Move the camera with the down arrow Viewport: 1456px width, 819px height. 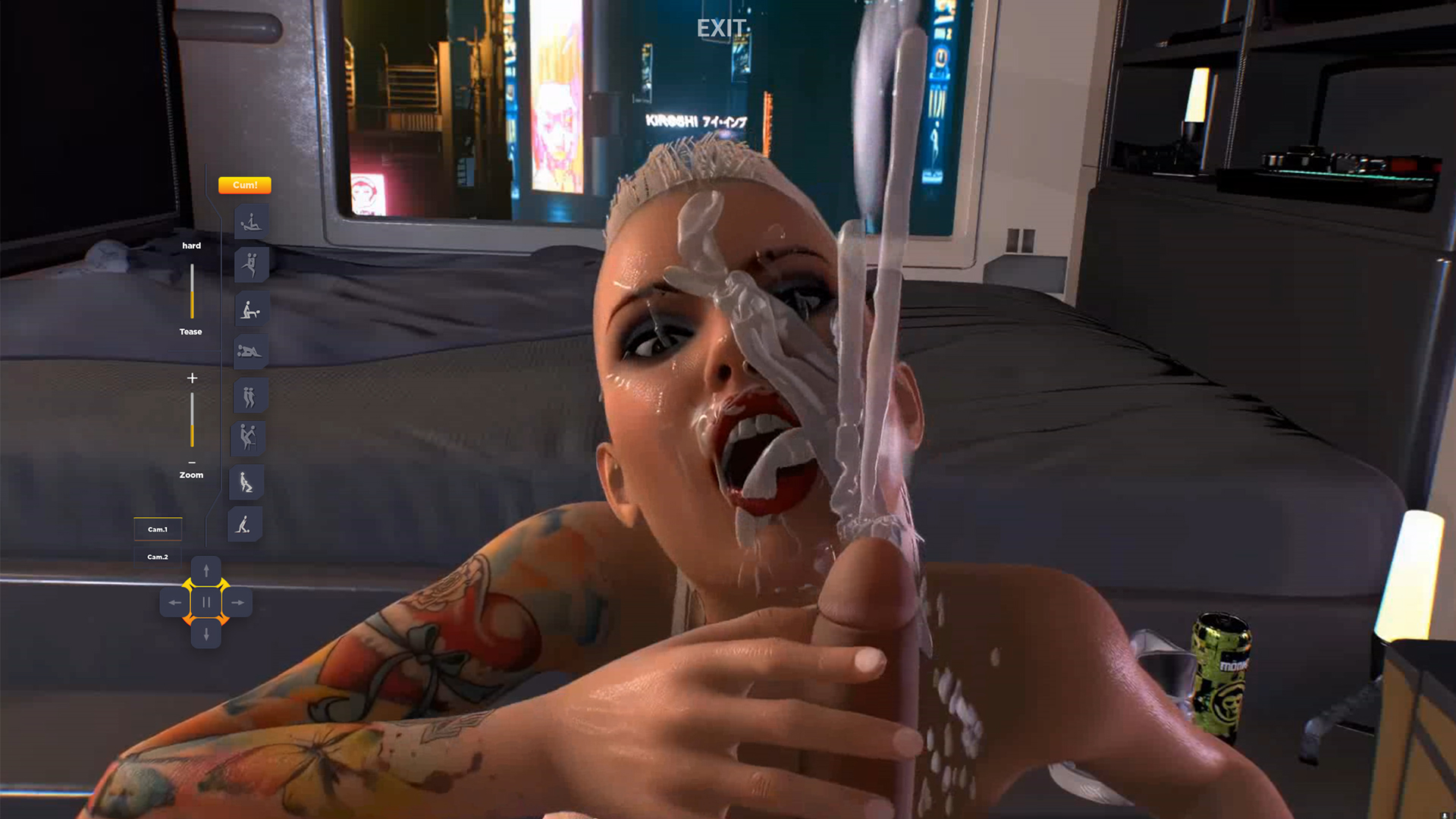(x=206, y=634)
